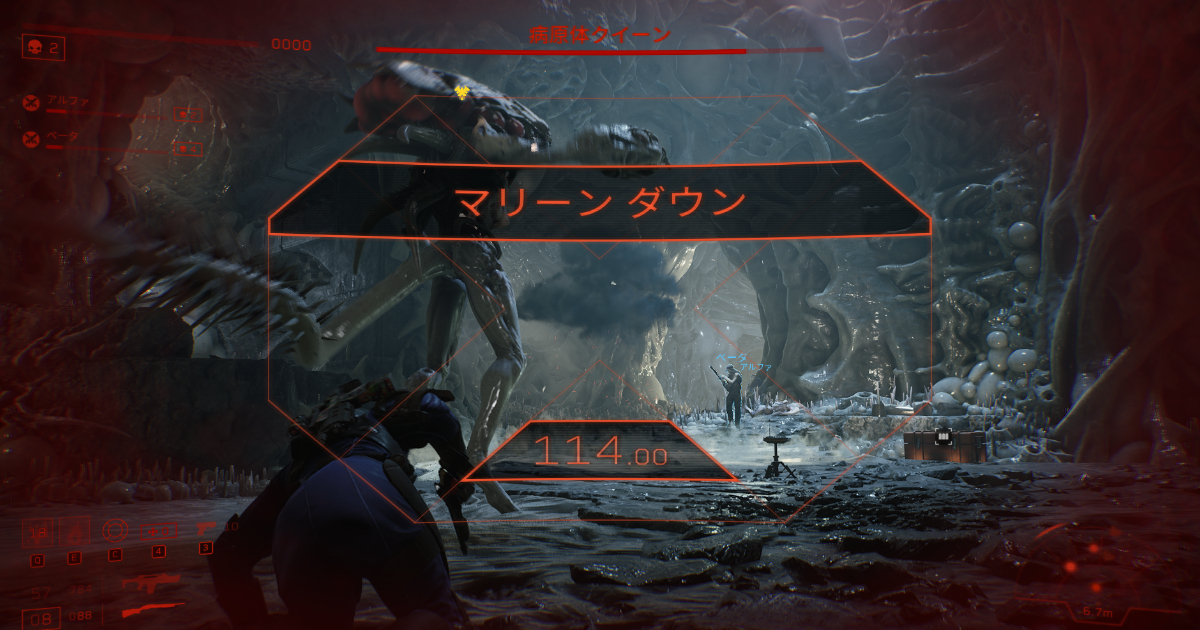
Task: Select teammate ベータ in the squad list
Action: pos(62,137)
